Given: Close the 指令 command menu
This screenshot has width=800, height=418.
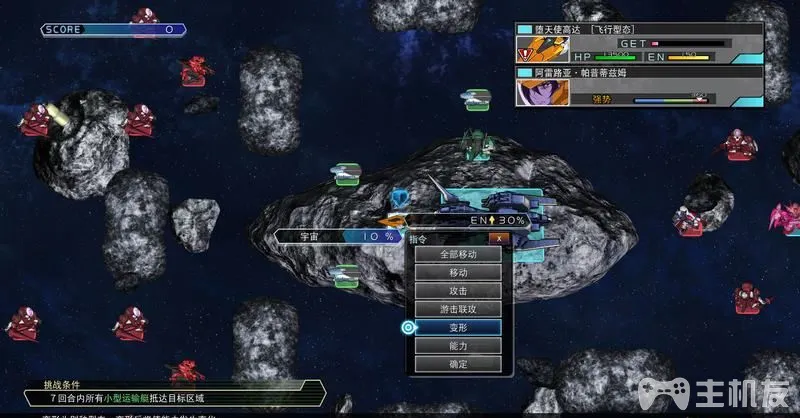Looking at the screenshot, I should pyautogui.click(x=498, y=239).
